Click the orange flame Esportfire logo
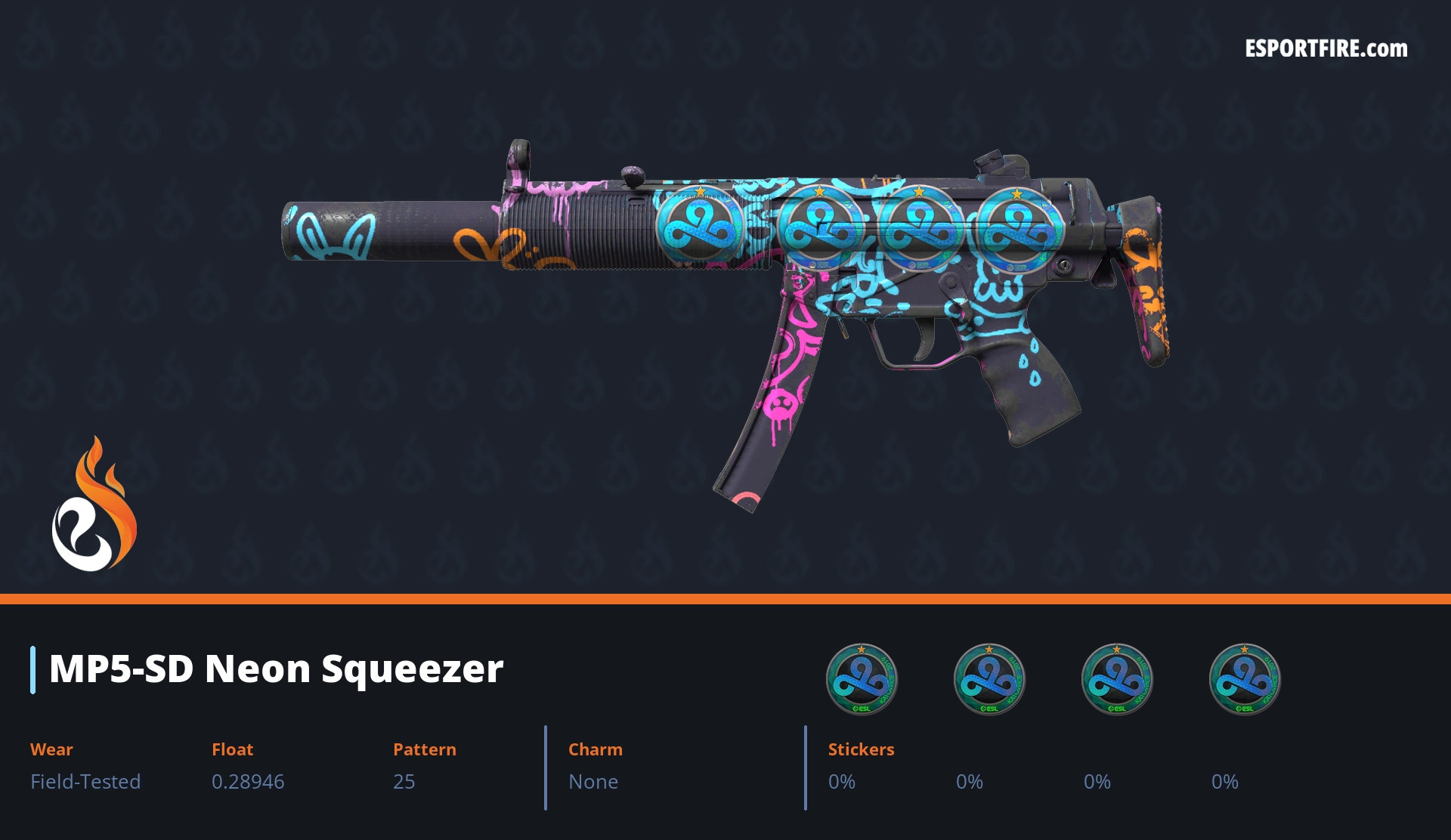This screenshot has height=840, width=1451. [94, 507]
